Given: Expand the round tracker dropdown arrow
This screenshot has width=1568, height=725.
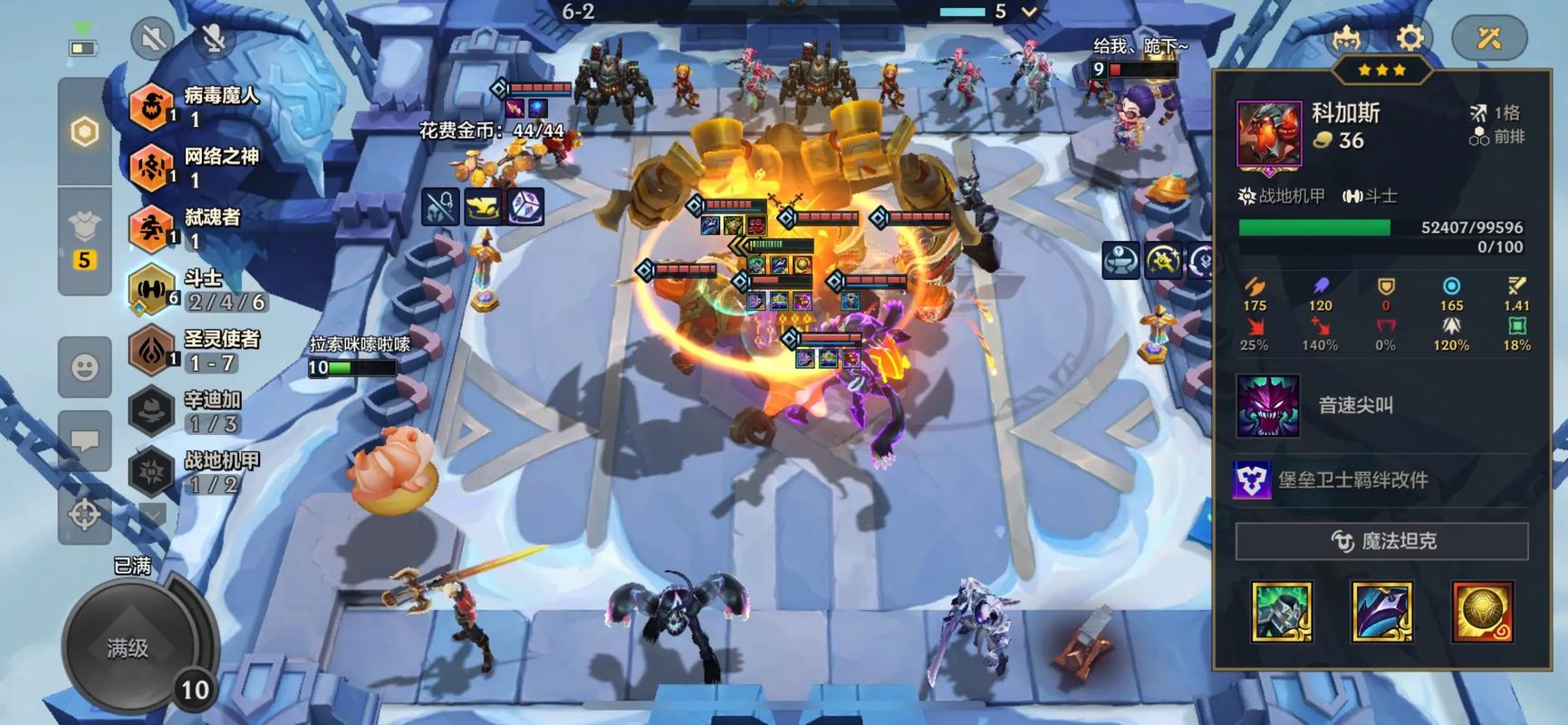Looking at the screenshot, I should point(1029,12).
